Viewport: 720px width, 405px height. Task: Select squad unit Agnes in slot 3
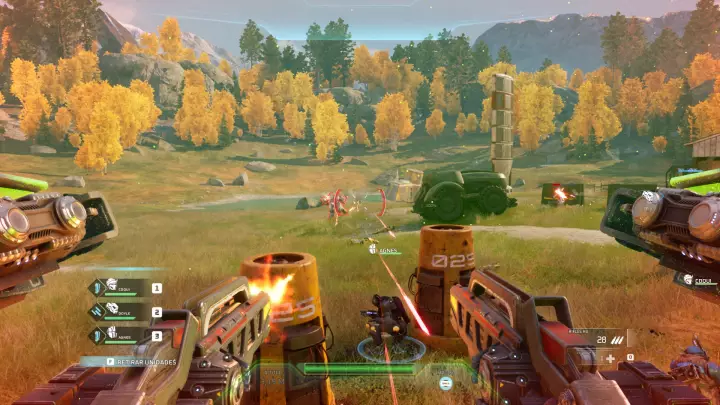pyautogui.click(x=126, y=336)
